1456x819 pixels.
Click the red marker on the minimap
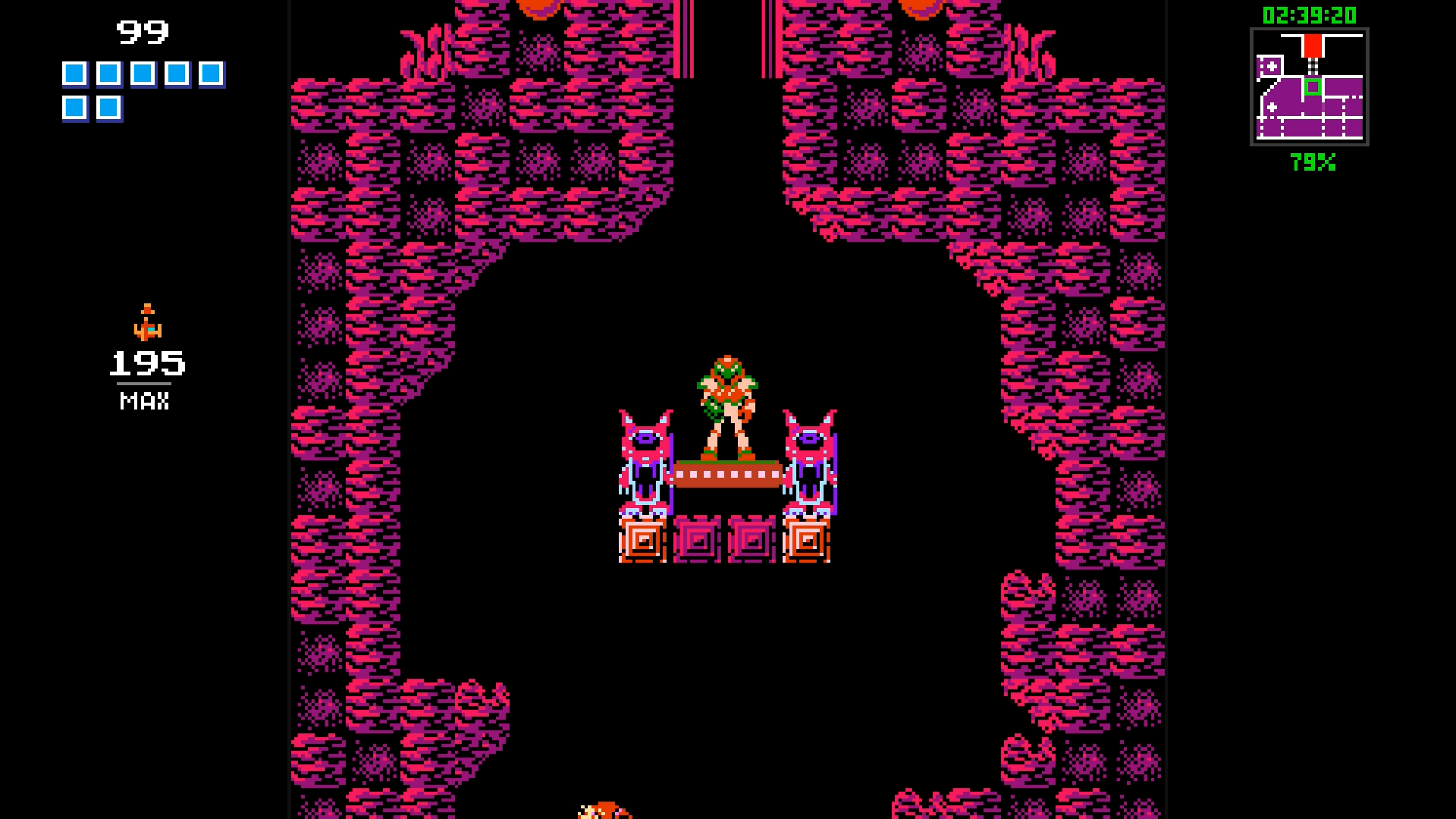point(1313,45)
